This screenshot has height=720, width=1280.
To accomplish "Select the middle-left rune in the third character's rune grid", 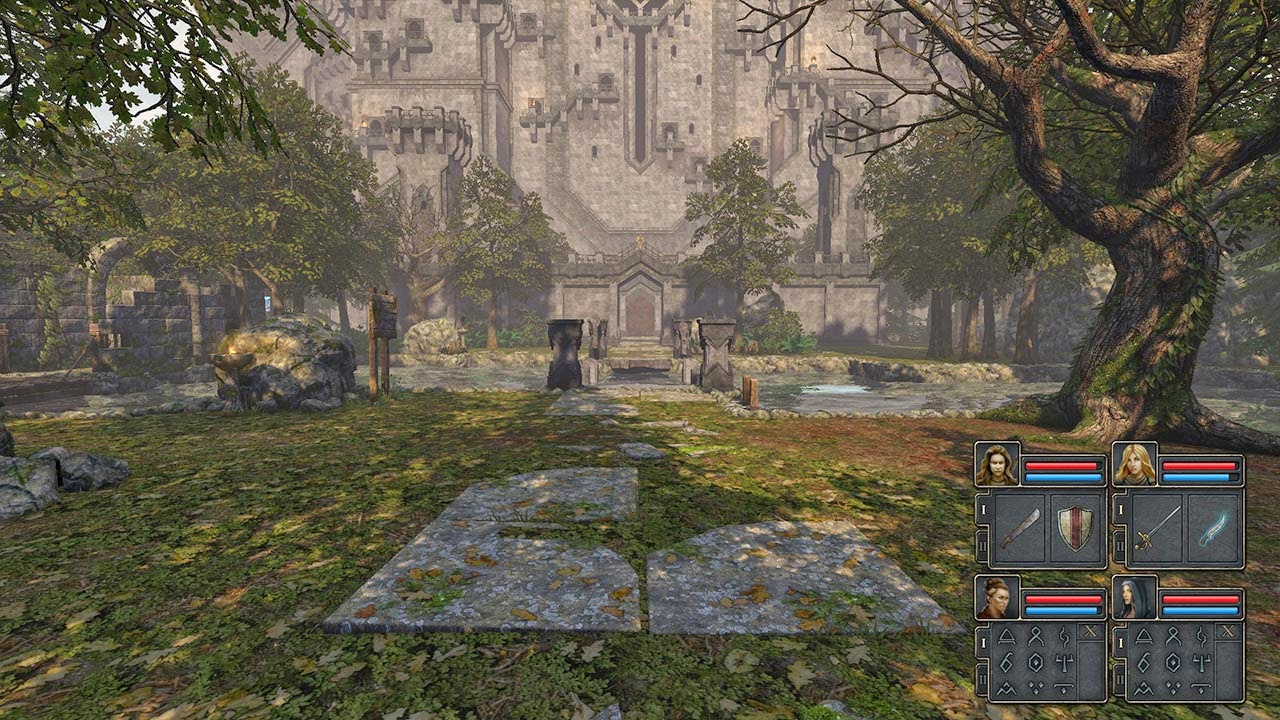I will 1005,660.
